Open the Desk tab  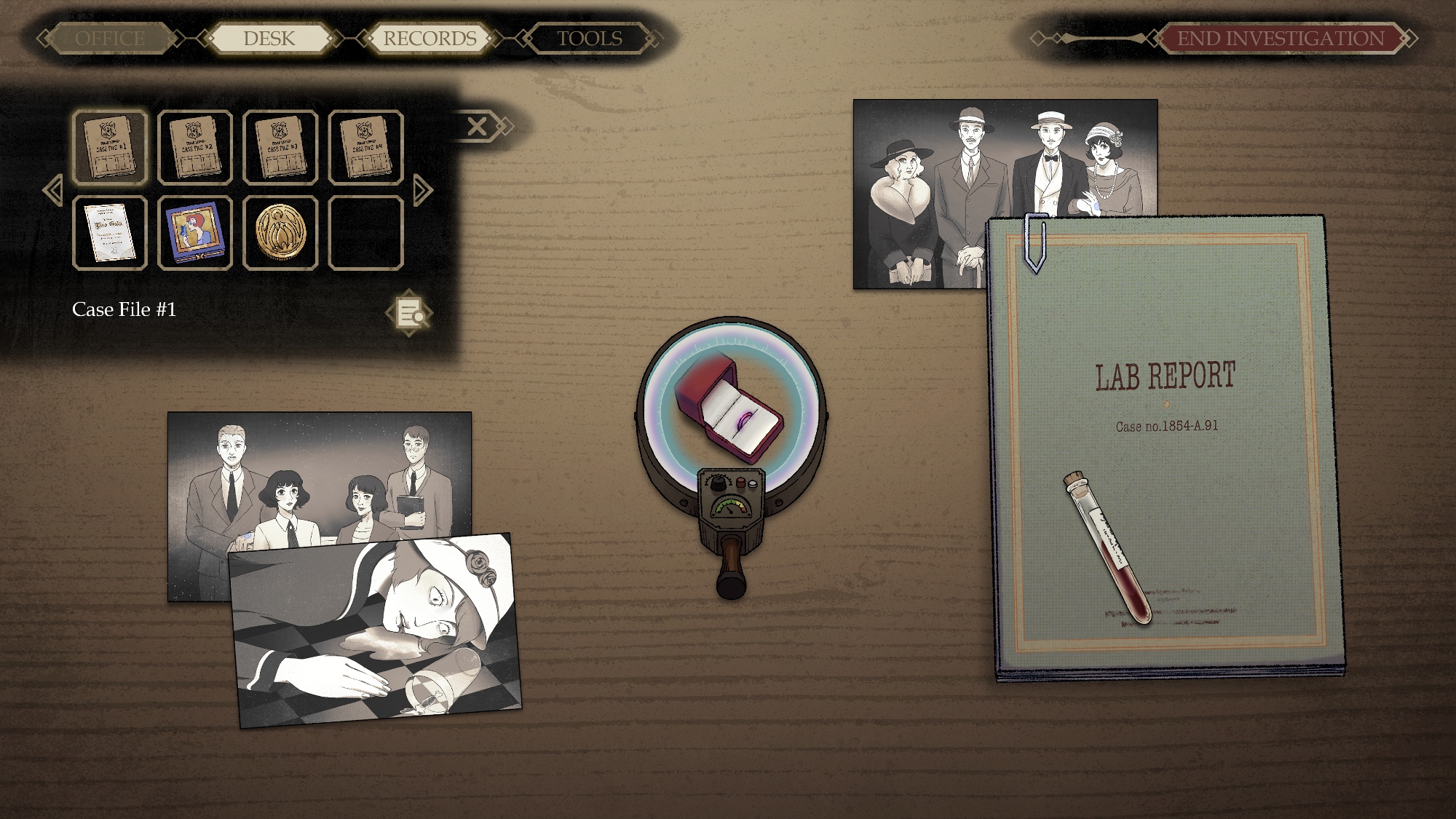click(x=269, y=39)
